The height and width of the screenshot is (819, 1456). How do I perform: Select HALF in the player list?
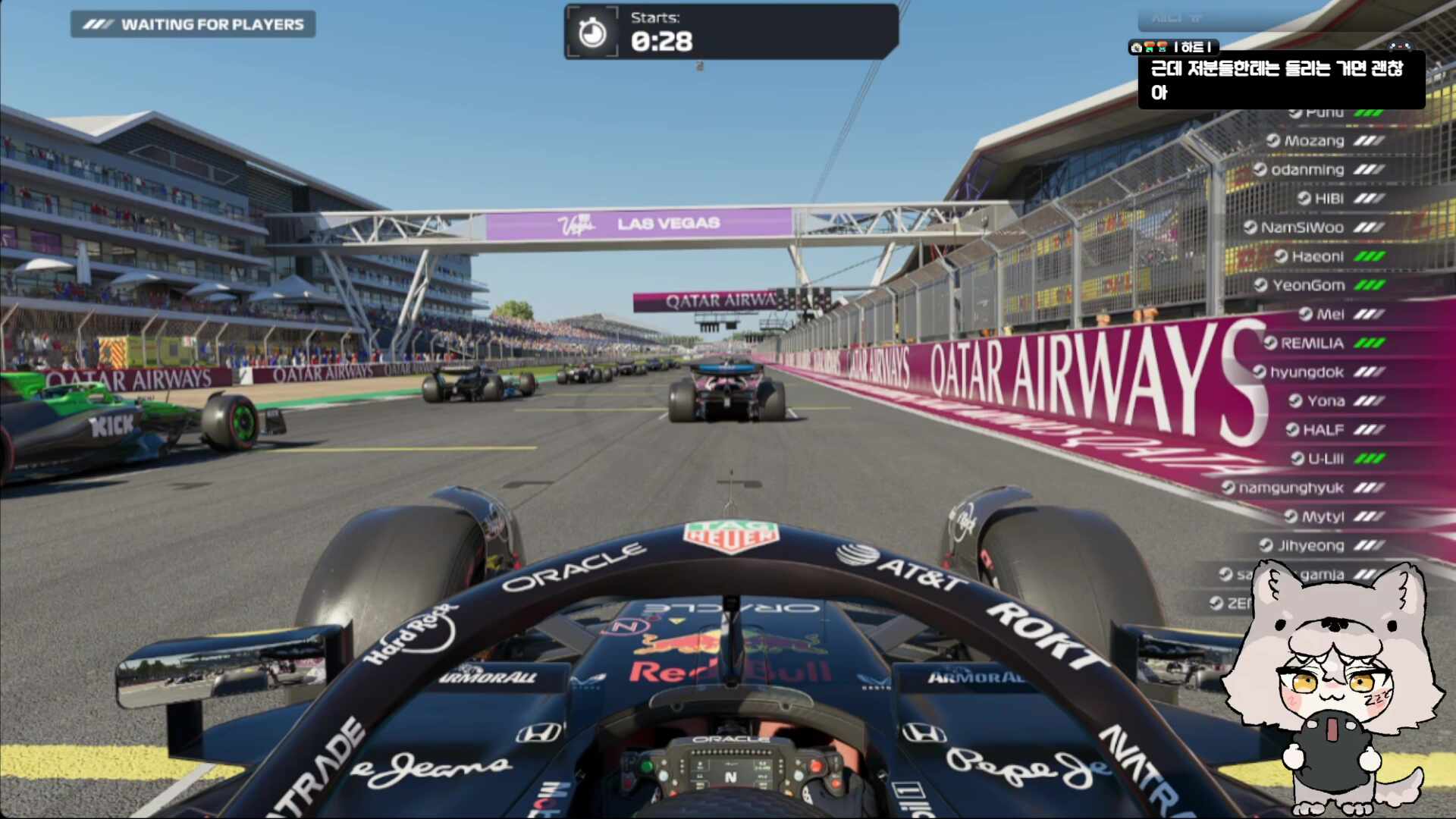pyautogui.click(x=1323, y=430)
